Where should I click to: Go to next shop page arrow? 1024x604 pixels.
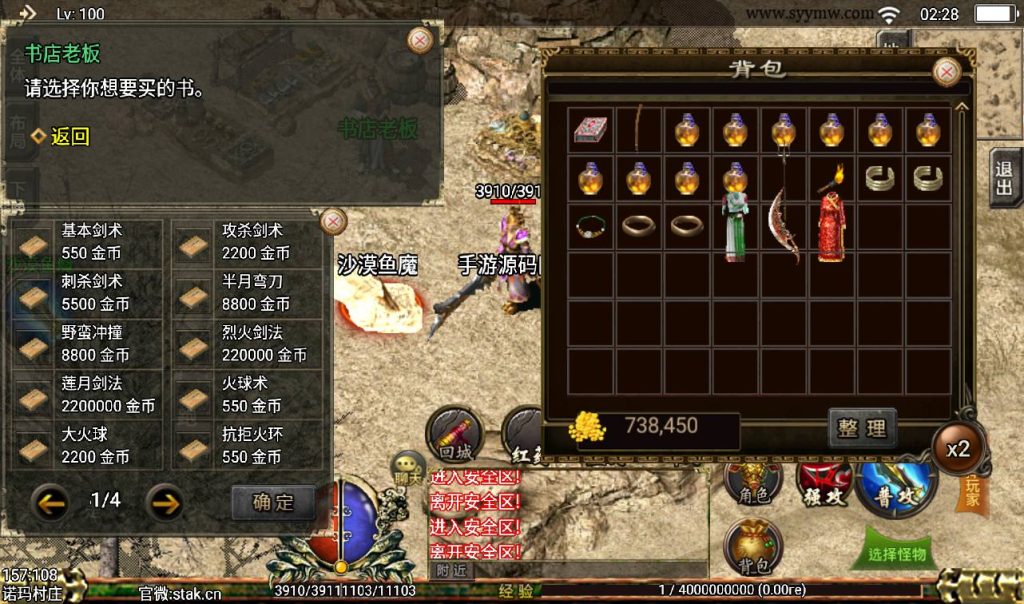coord(165,501)
